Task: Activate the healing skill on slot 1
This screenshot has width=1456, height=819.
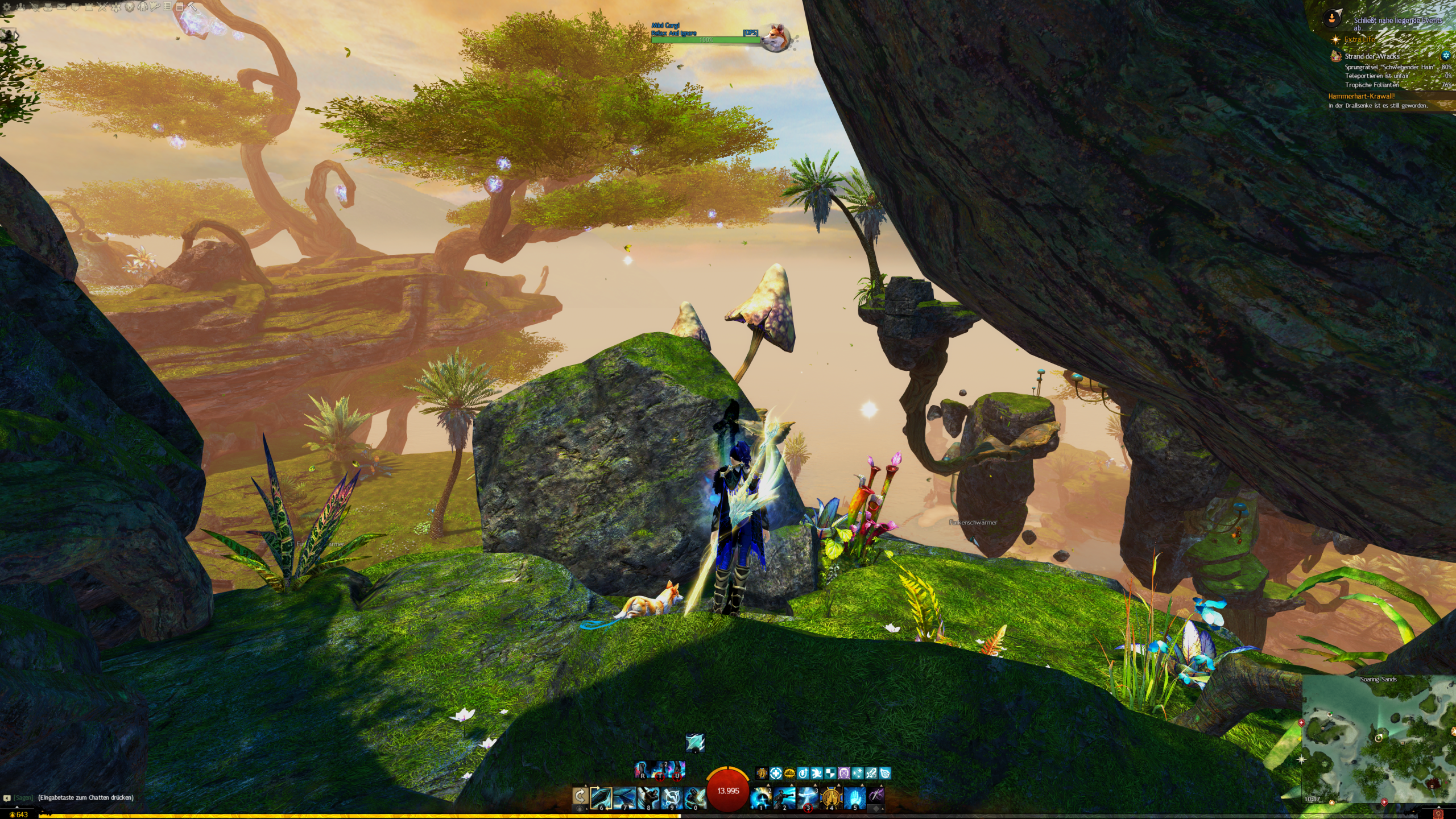Action: pos(761,798)
